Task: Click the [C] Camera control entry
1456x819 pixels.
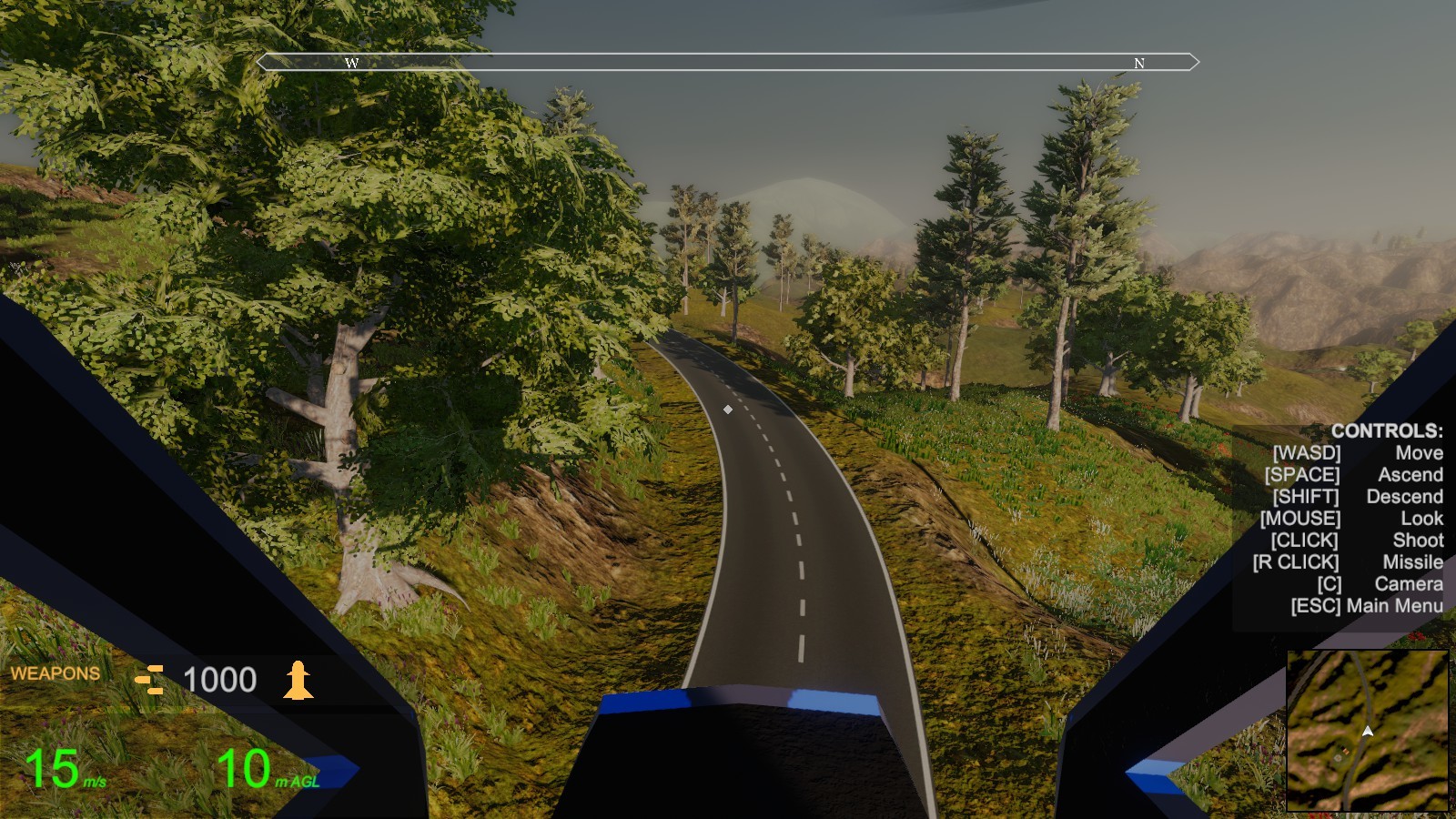Action: point(1381,584)
